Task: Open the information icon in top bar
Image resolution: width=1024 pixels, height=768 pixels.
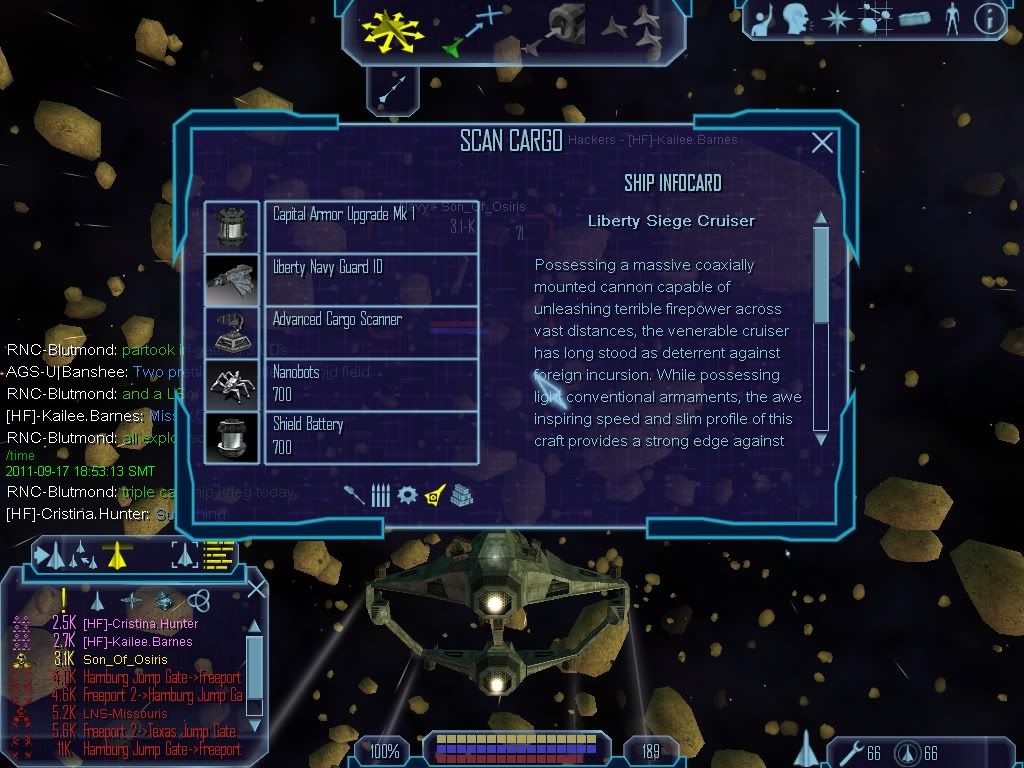Action: click(x=988, y=19)
